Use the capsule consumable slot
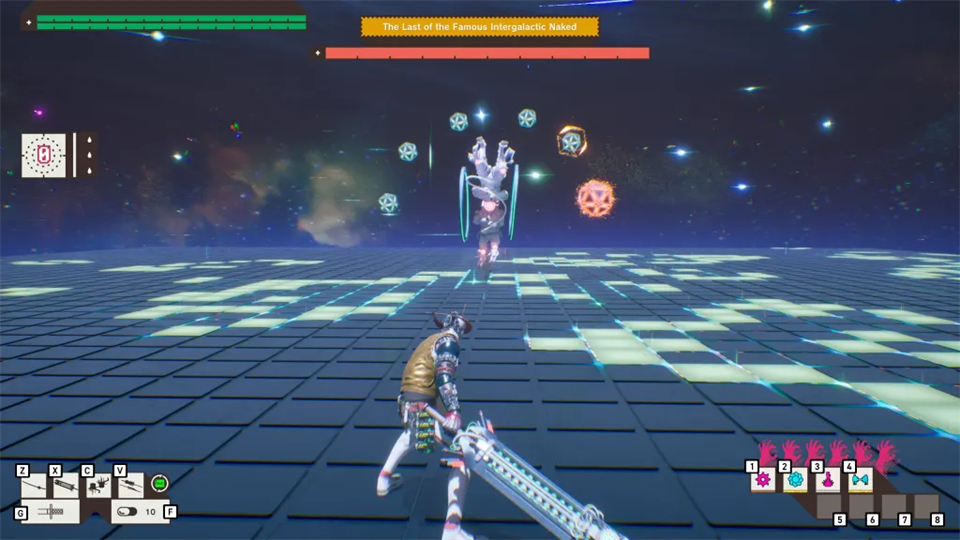The width and height of the screenshot is (960, 540). (x=130, y=511)
